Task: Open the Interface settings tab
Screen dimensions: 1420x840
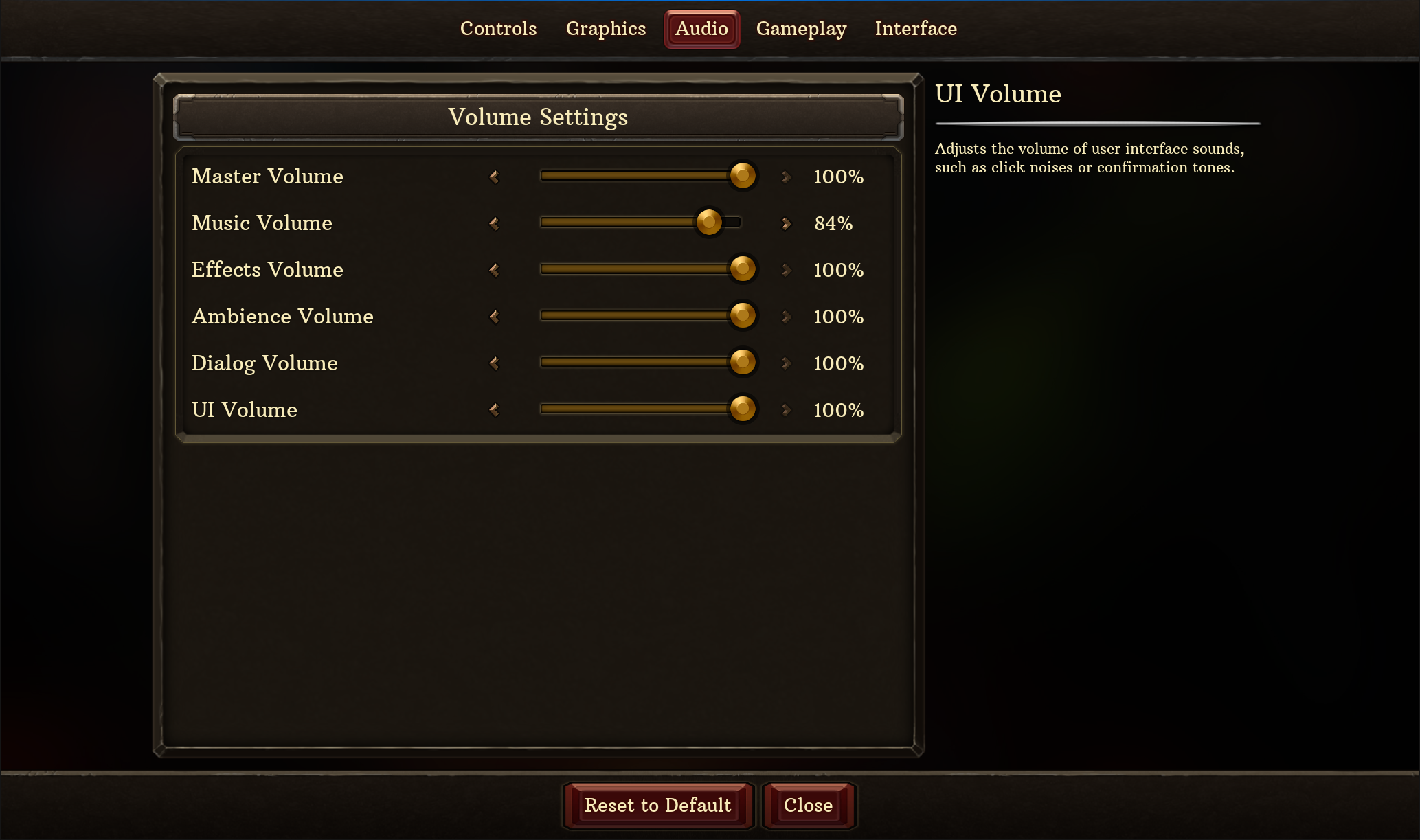Action: pyautogui.click(x=916, y=29)
